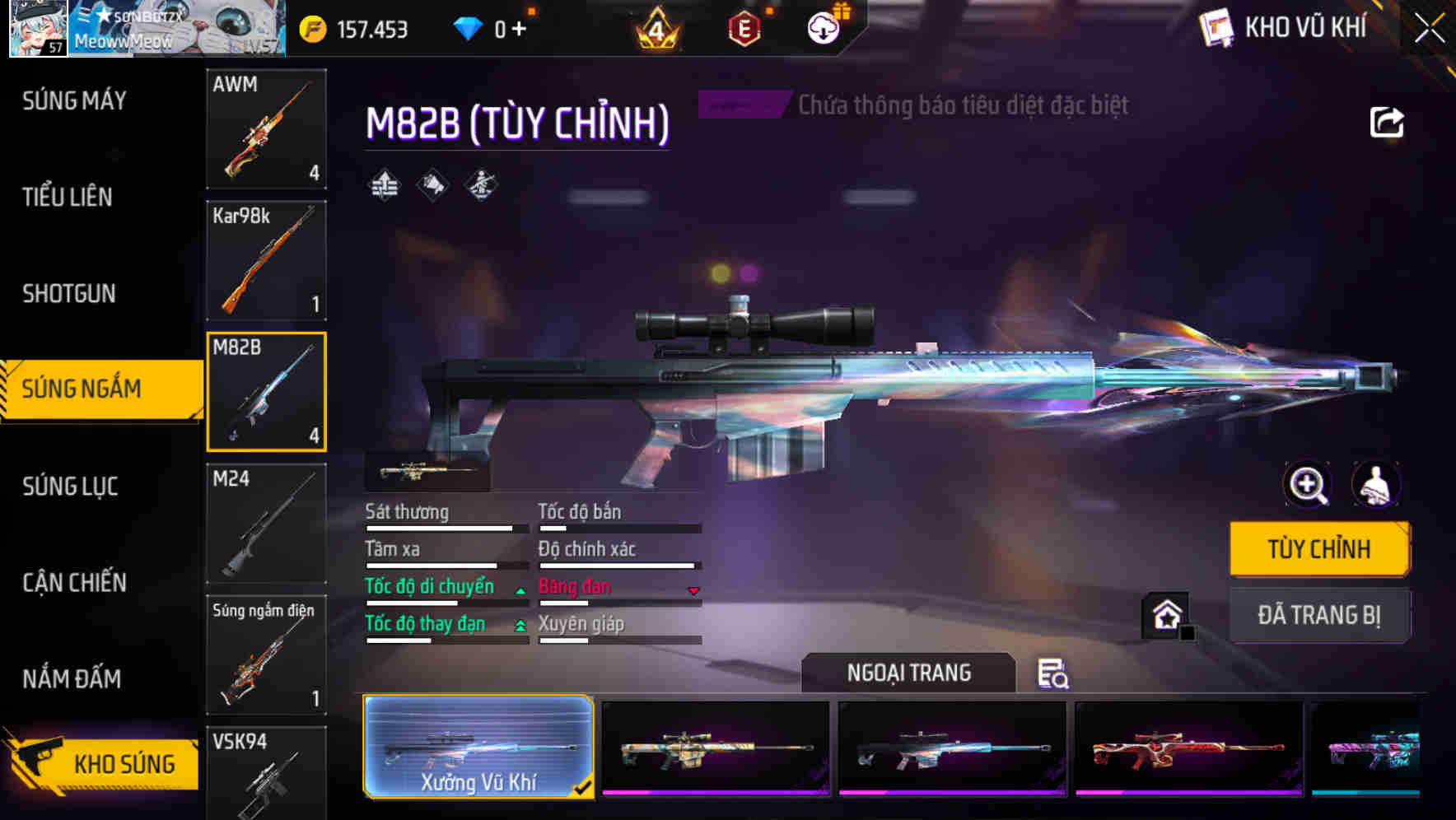
Task: Open the SHOTGUN weapon category
Action: [x=69, y=294]
